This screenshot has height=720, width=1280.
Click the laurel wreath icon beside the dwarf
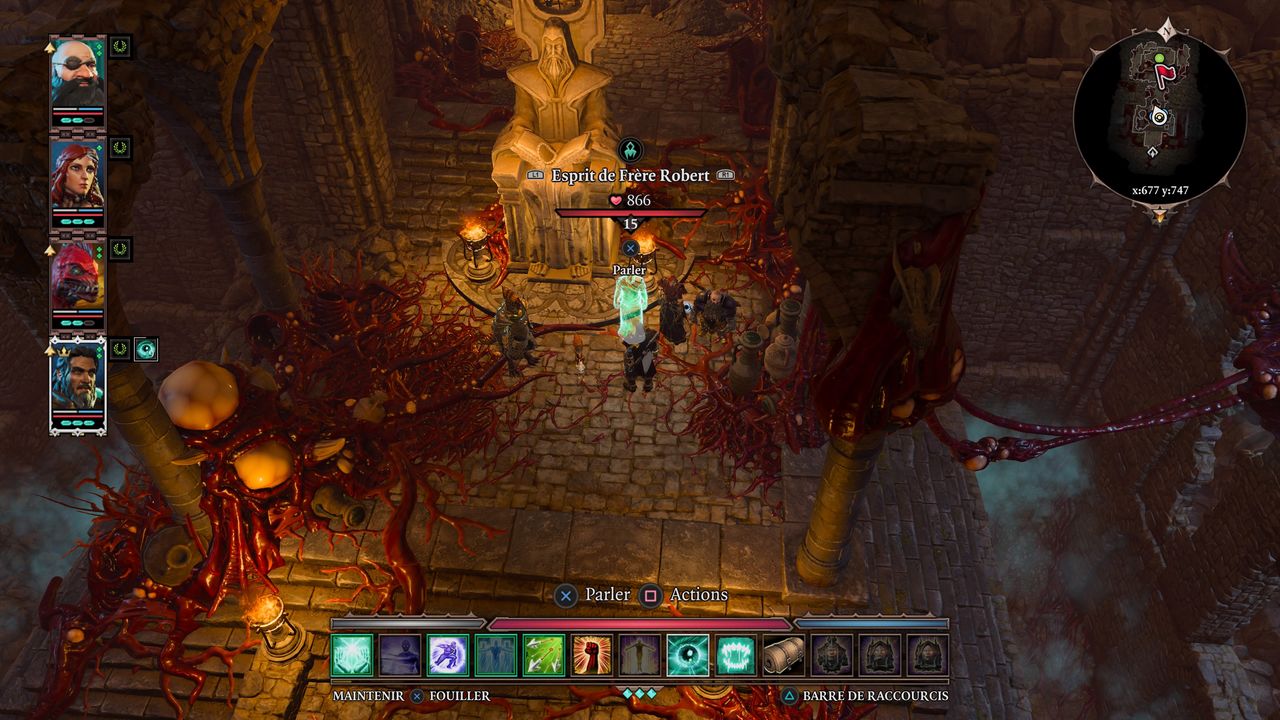click(x=121, y=46)
